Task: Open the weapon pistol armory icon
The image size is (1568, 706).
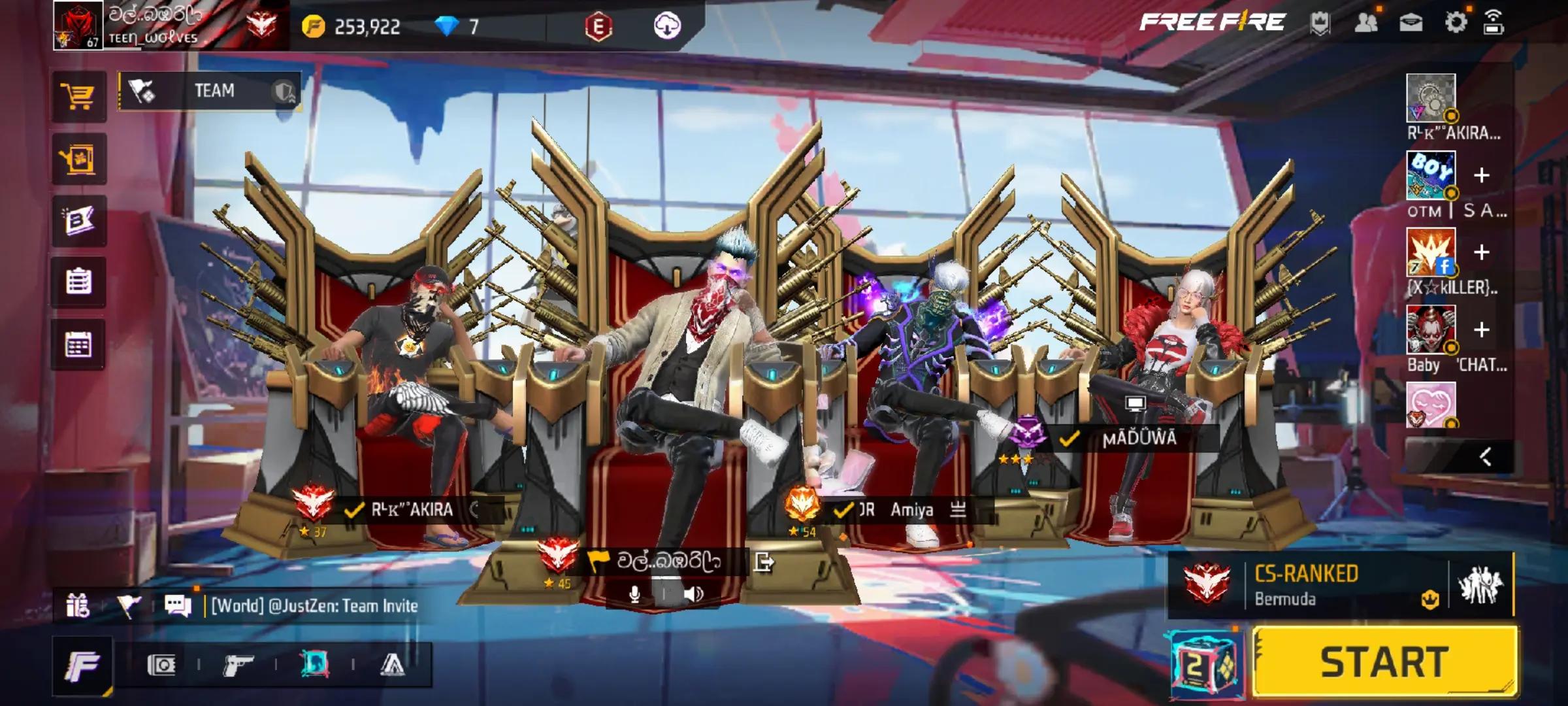Action: [x=238, y=665]
